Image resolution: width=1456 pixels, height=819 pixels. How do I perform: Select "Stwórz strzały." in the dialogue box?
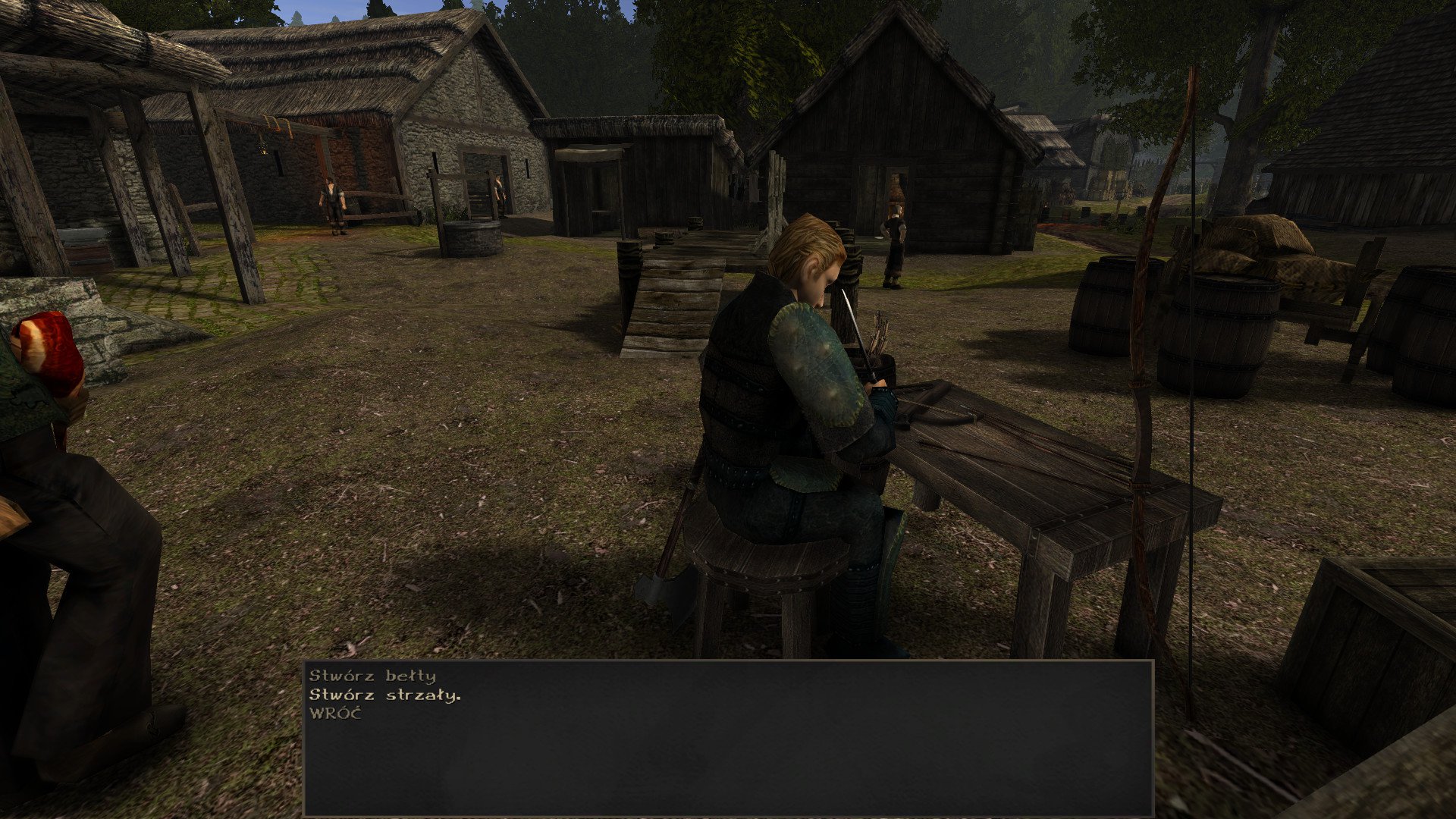(384, 695)
